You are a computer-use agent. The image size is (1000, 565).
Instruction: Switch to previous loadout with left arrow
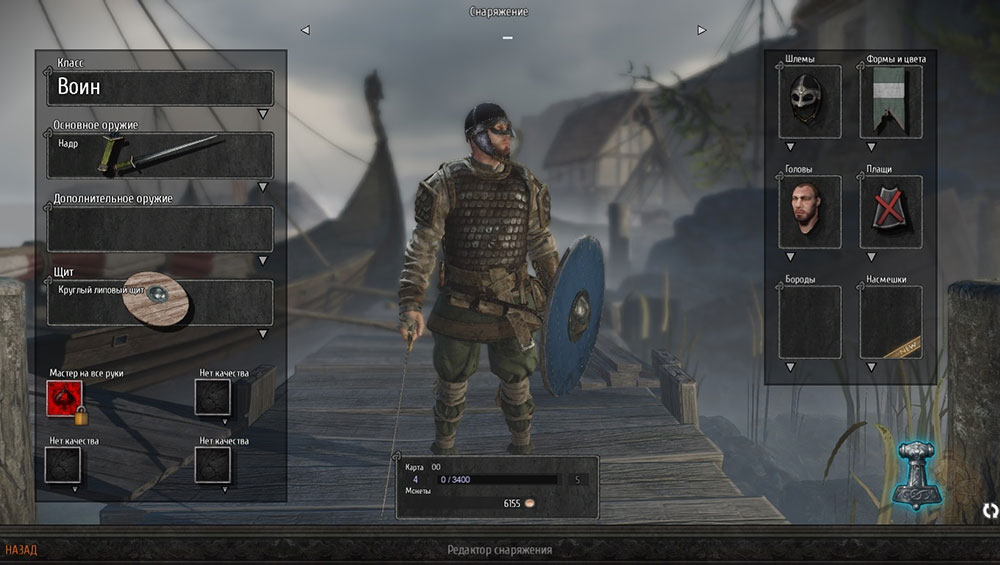tap(305, 30)
